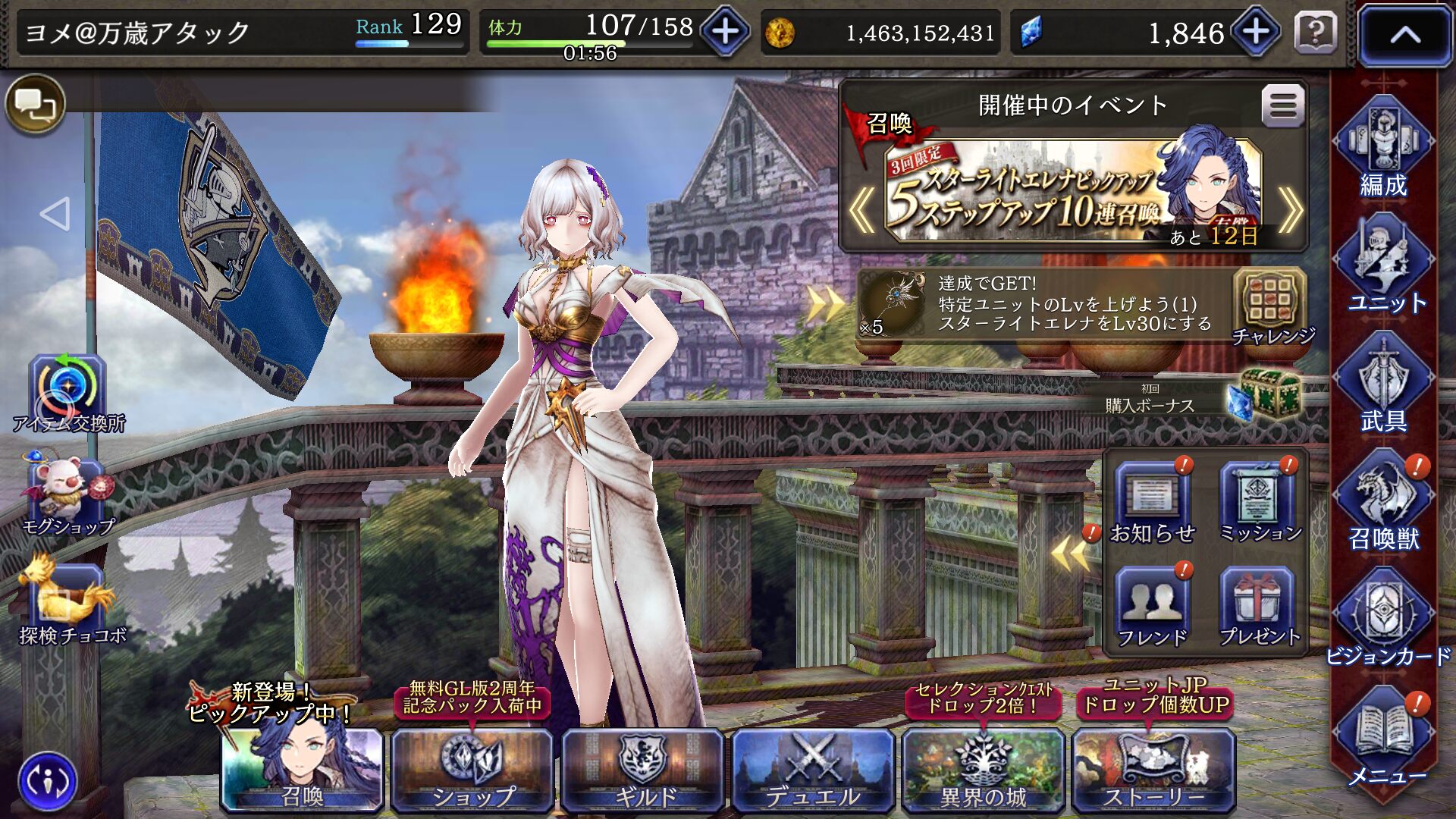
Task: Tap the 召喚 summon button at the bottom
Action: click(303, 770)
